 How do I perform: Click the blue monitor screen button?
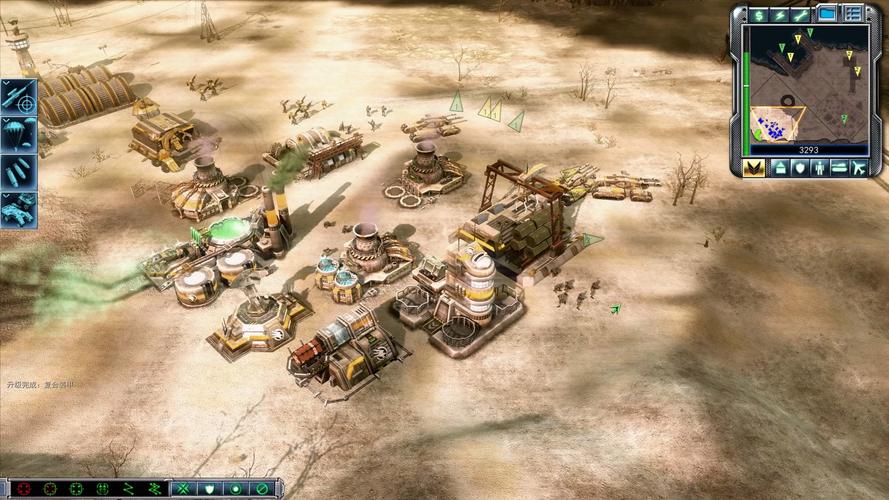click(x=827, y=14)
